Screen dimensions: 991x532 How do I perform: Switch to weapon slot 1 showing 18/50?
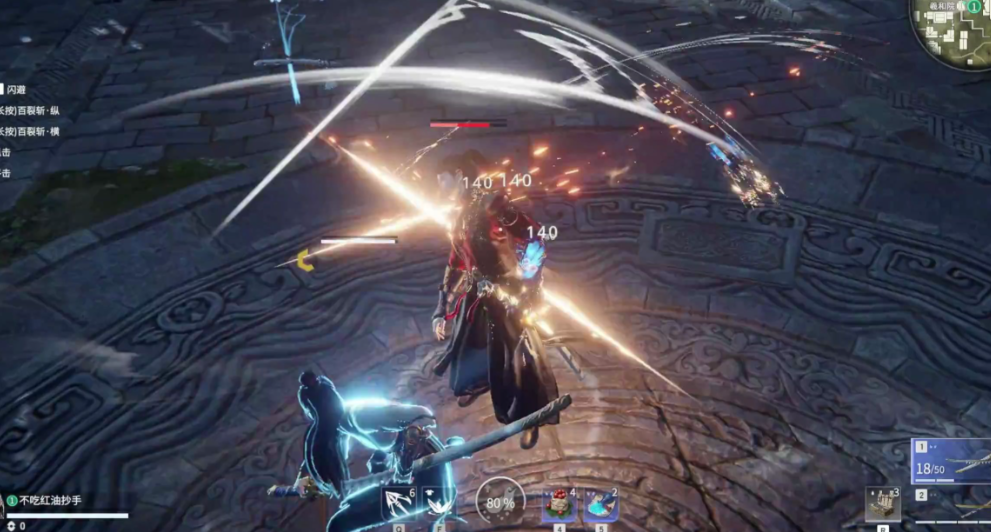click(x=950, y=461)
